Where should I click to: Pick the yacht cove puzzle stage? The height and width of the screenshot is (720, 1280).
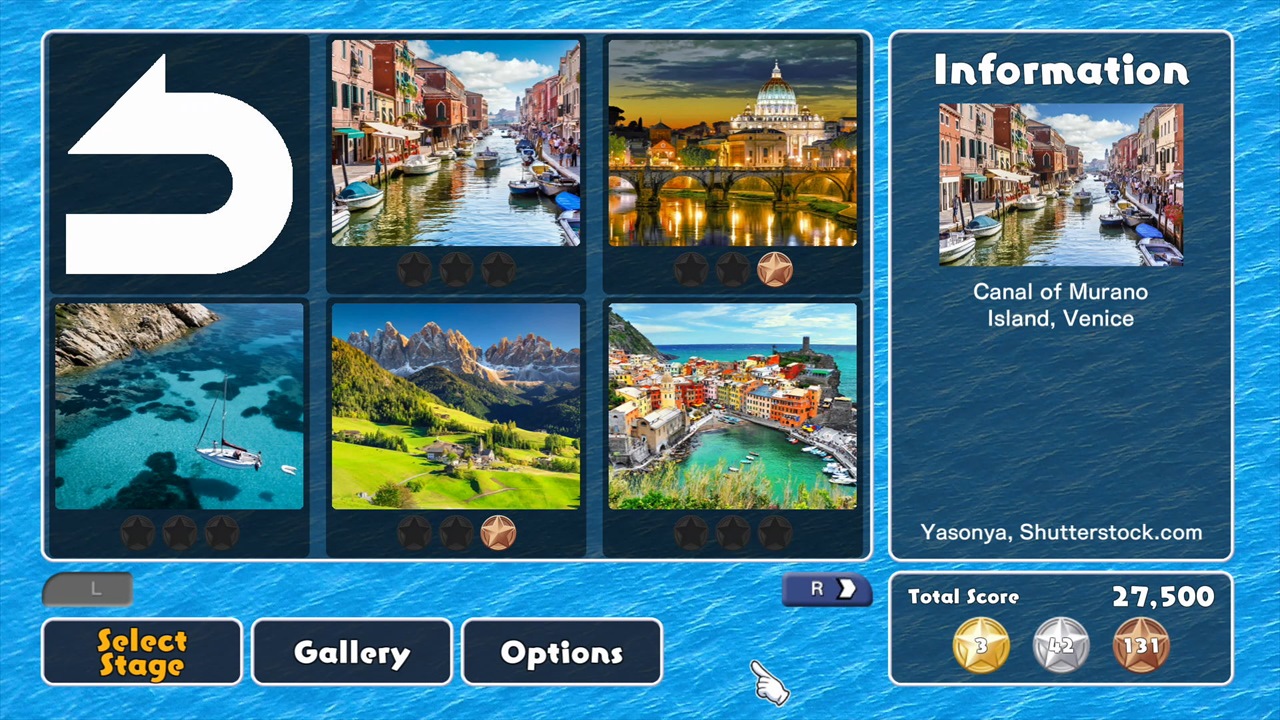click(178, 405)
